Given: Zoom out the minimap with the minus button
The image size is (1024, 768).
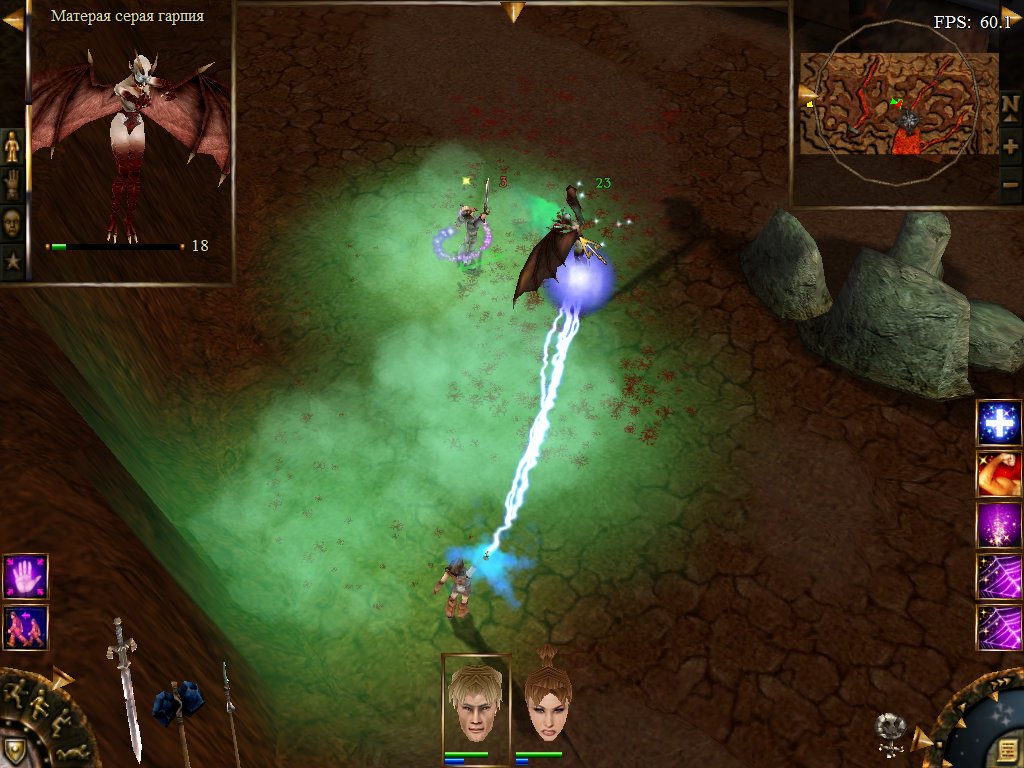Looking at the screenshot, I should [x=1010, y=184].
